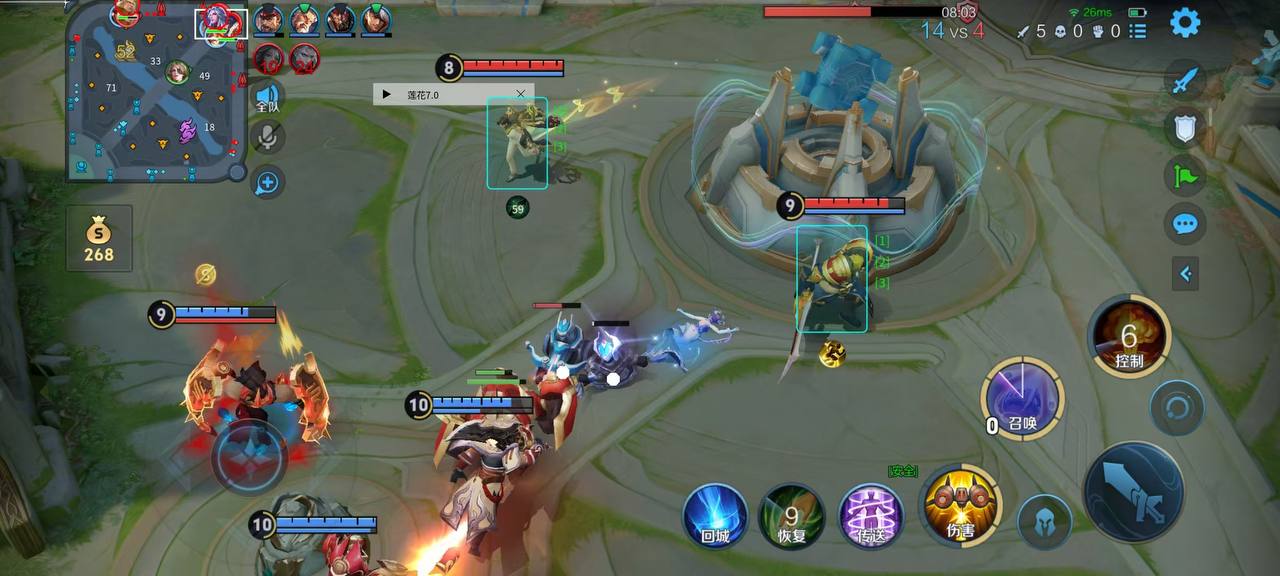This screenshot has height=576, width=1280.
Task: Cast the 传送 teleport spell
Action: point(871,516)
